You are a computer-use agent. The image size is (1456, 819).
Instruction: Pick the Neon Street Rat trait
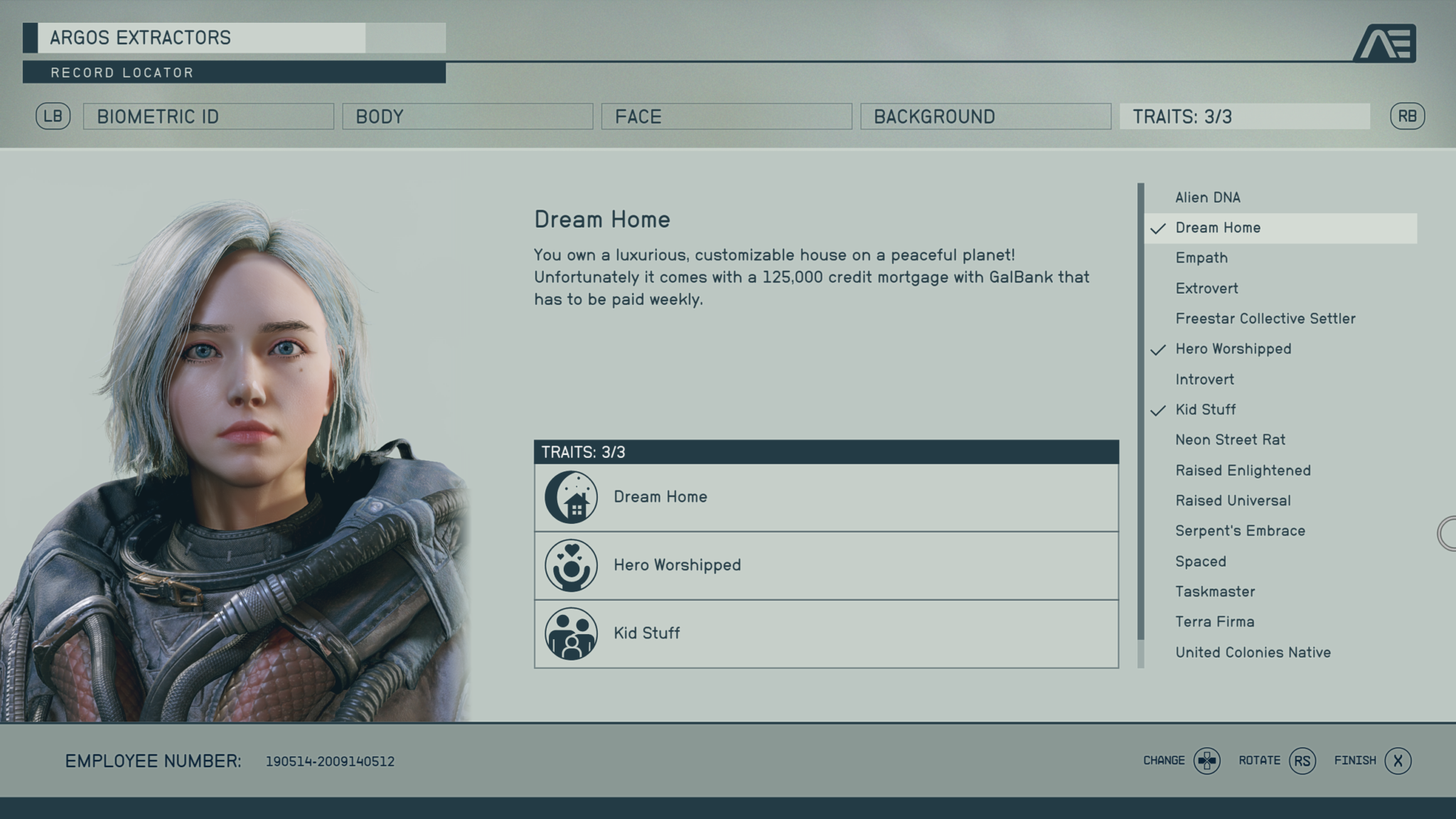(x=1230, y=439)
